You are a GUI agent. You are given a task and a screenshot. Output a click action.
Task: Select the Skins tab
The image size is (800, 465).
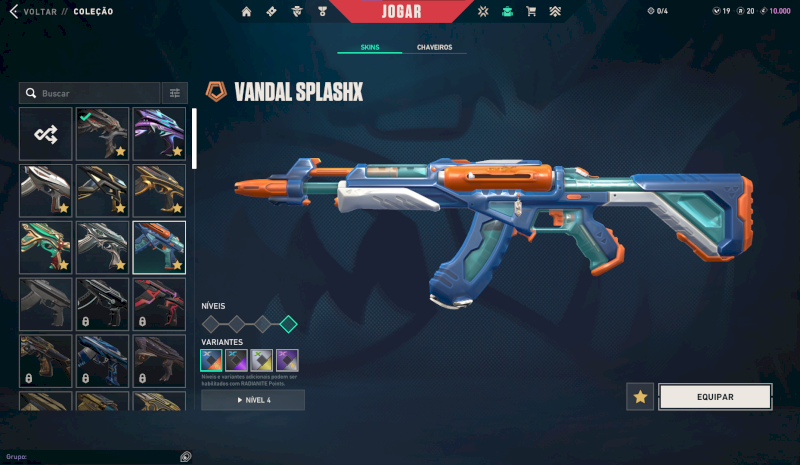(x=369, y=47)
